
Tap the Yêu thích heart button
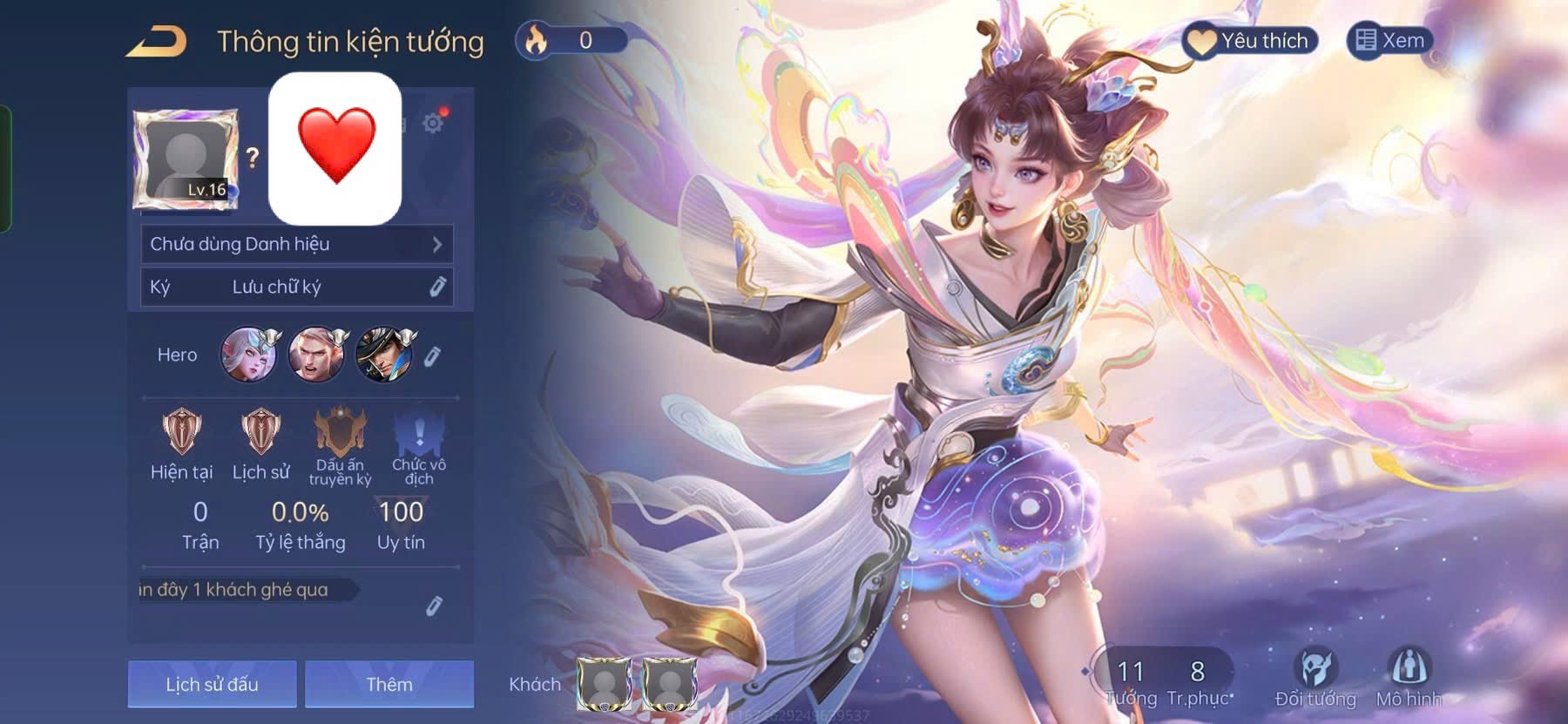coord(1250,41)
